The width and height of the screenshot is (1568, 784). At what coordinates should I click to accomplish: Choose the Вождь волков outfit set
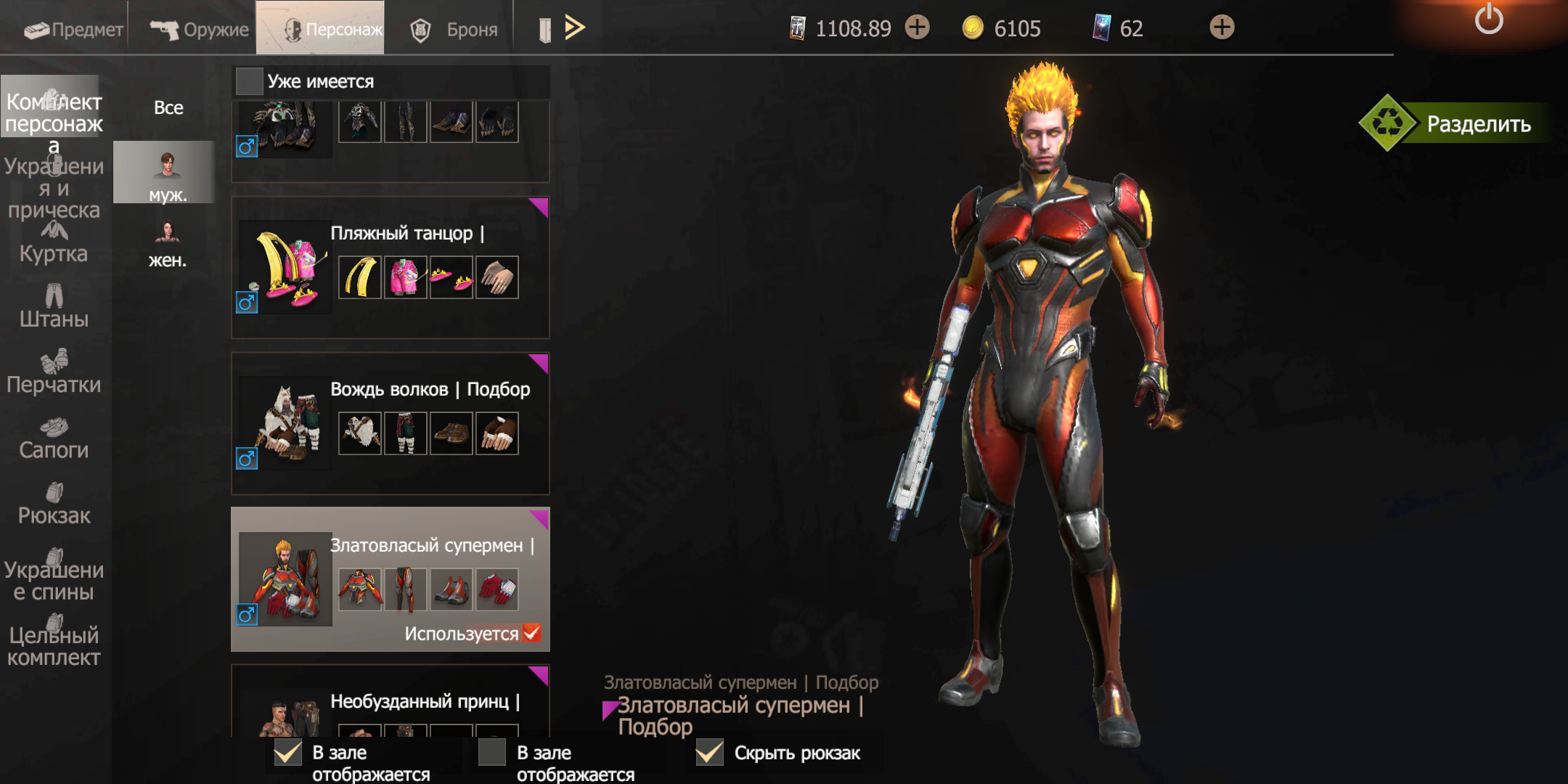[x=390, y=423]
